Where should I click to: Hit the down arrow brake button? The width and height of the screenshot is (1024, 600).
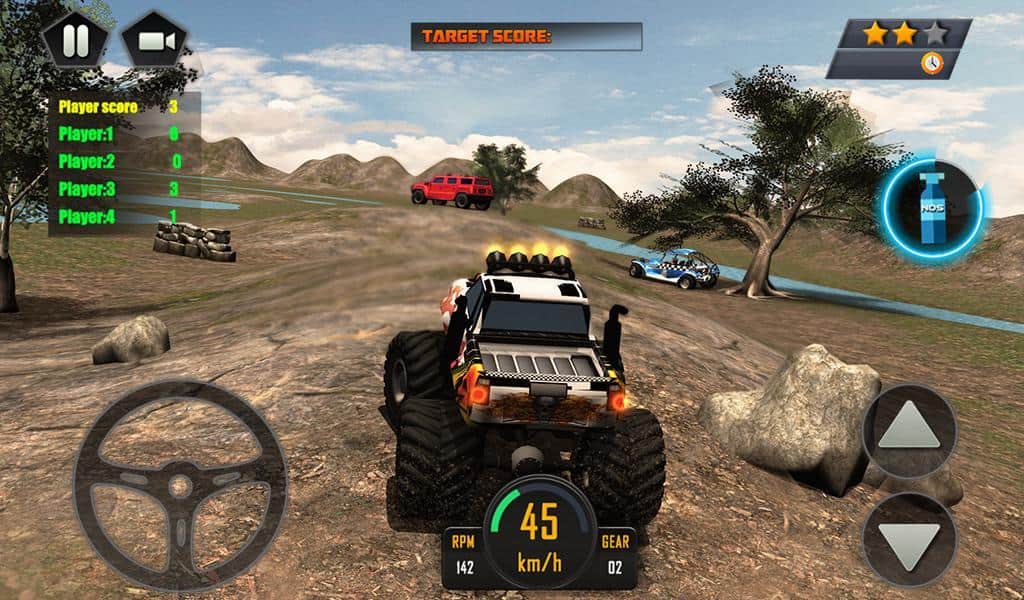click(x=909, y=539)
